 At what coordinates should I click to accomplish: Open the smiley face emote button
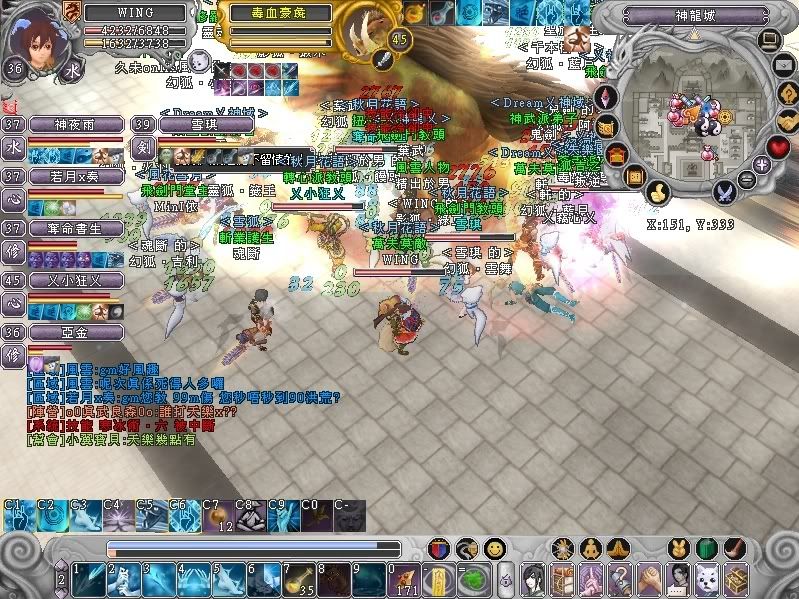(x=494, y=548)
